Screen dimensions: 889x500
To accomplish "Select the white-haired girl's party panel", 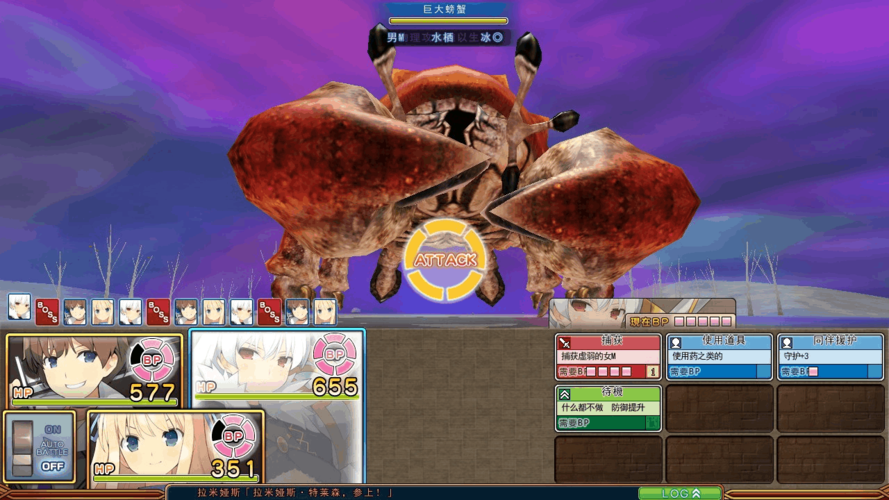I will coord(277,370).
